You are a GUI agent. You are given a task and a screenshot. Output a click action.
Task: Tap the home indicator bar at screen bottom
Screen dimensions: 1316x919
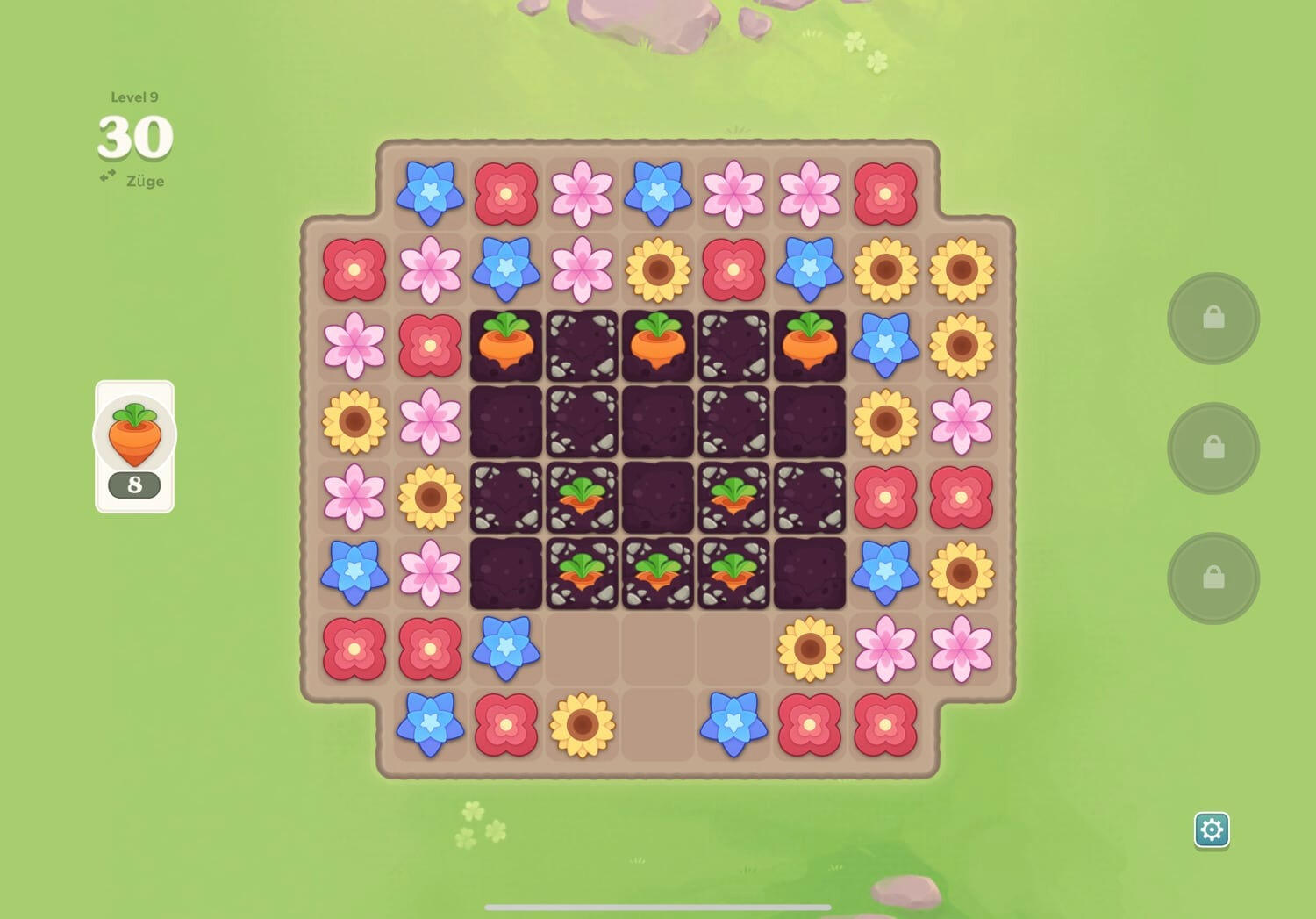tap(658, 908)
